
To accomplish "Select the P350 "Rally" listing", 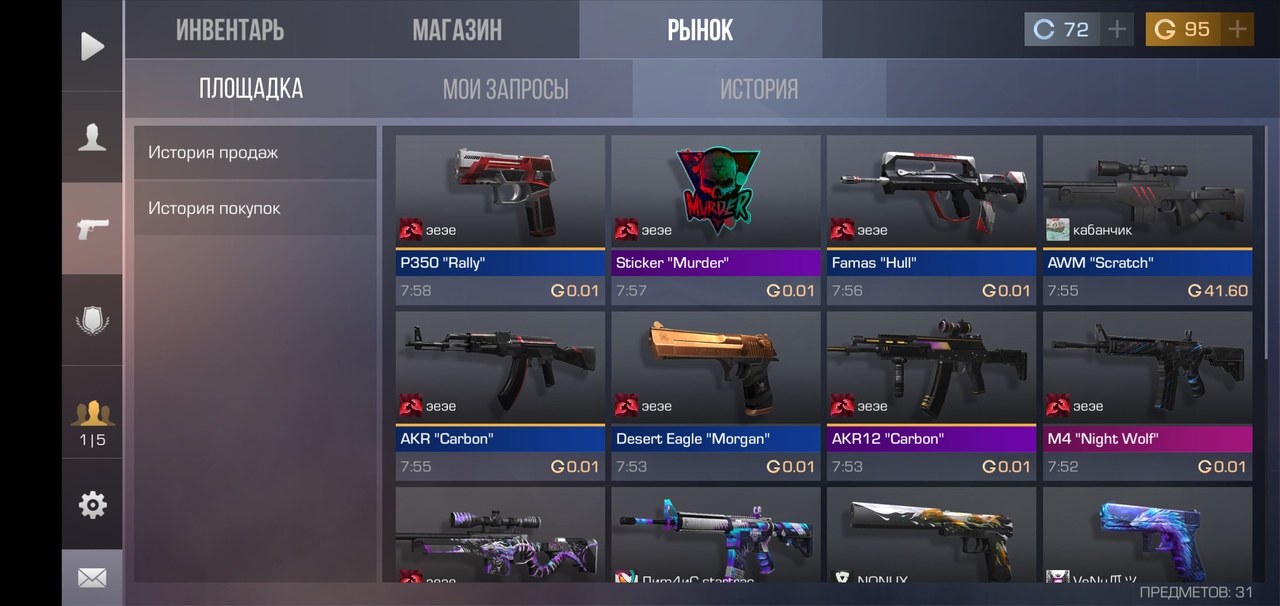I will tap(500, 220).
